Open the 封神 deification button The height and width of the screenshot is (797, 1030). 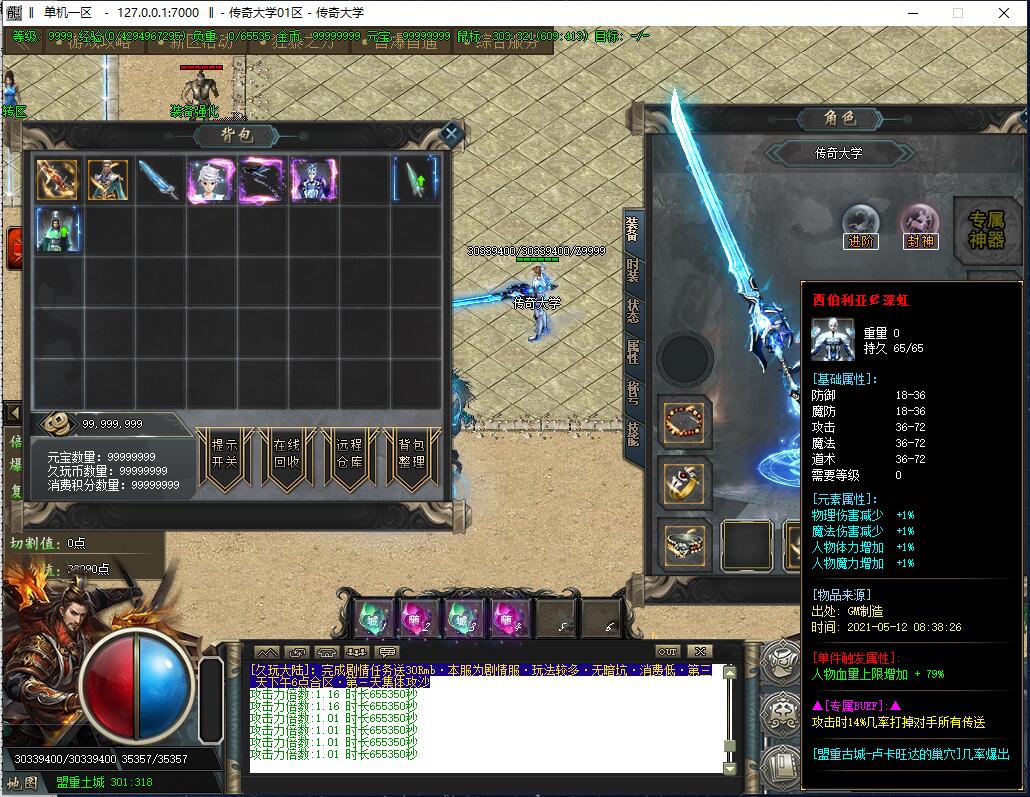point(919,226)
